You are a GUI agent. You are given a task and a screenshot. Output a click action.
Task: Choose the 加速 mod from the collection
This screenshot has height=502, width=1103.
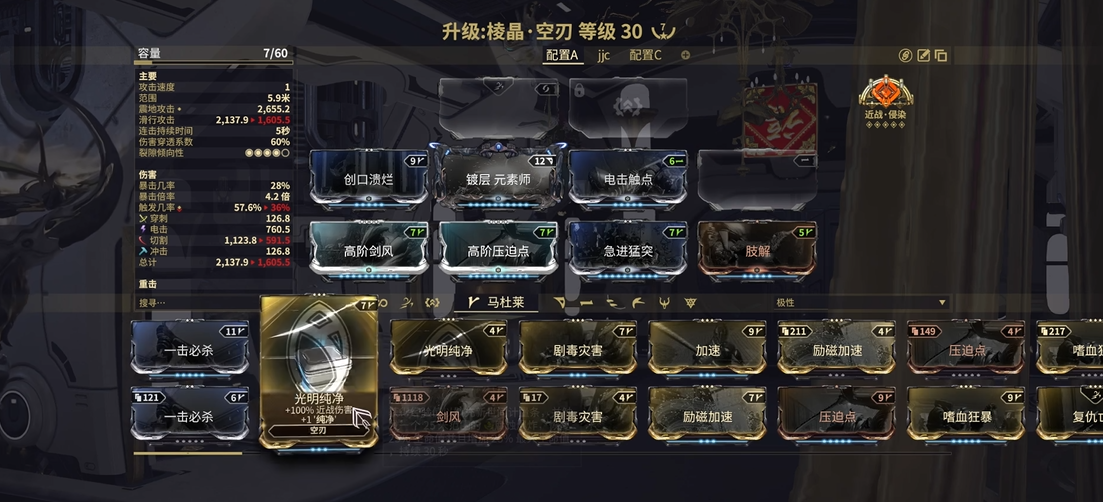pos(707,350)
